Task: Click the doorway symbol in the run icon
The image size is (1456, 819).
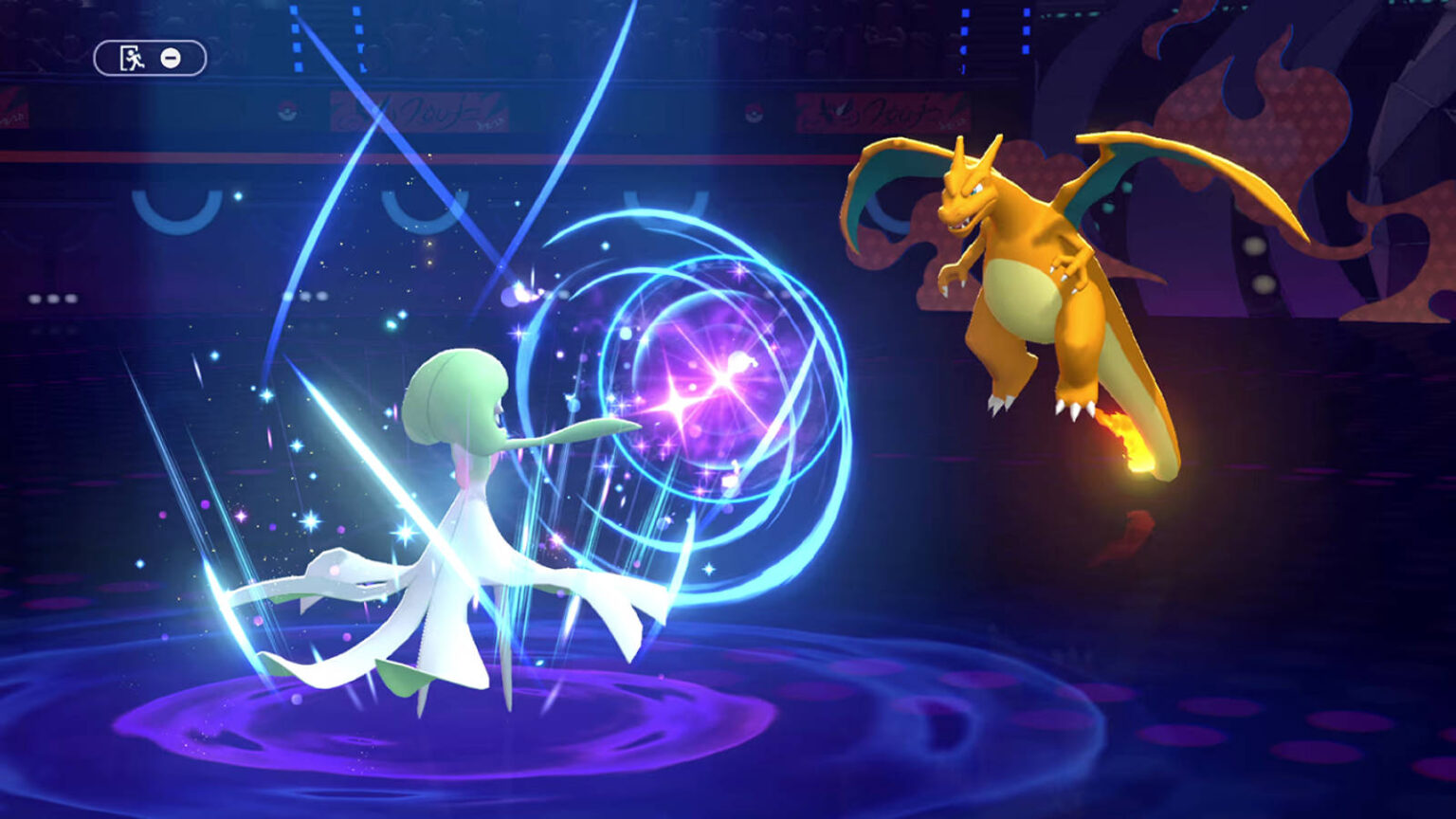Action: point(125,57)
